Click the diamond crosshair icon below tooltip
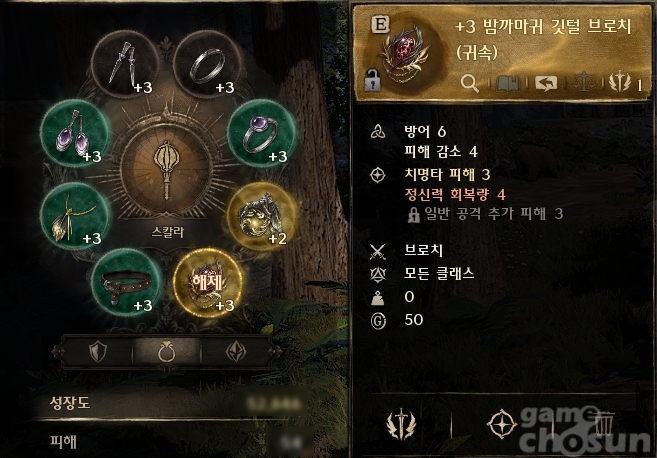Image resolution: width=657 pixels, height=458 pixels. (x=501, y=424)
